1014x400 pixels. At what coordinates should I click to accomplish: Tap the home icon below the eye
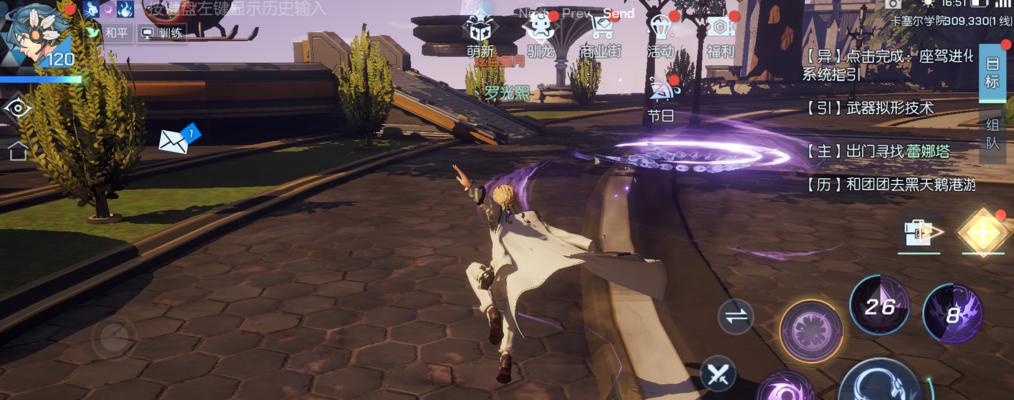(18, 152)
